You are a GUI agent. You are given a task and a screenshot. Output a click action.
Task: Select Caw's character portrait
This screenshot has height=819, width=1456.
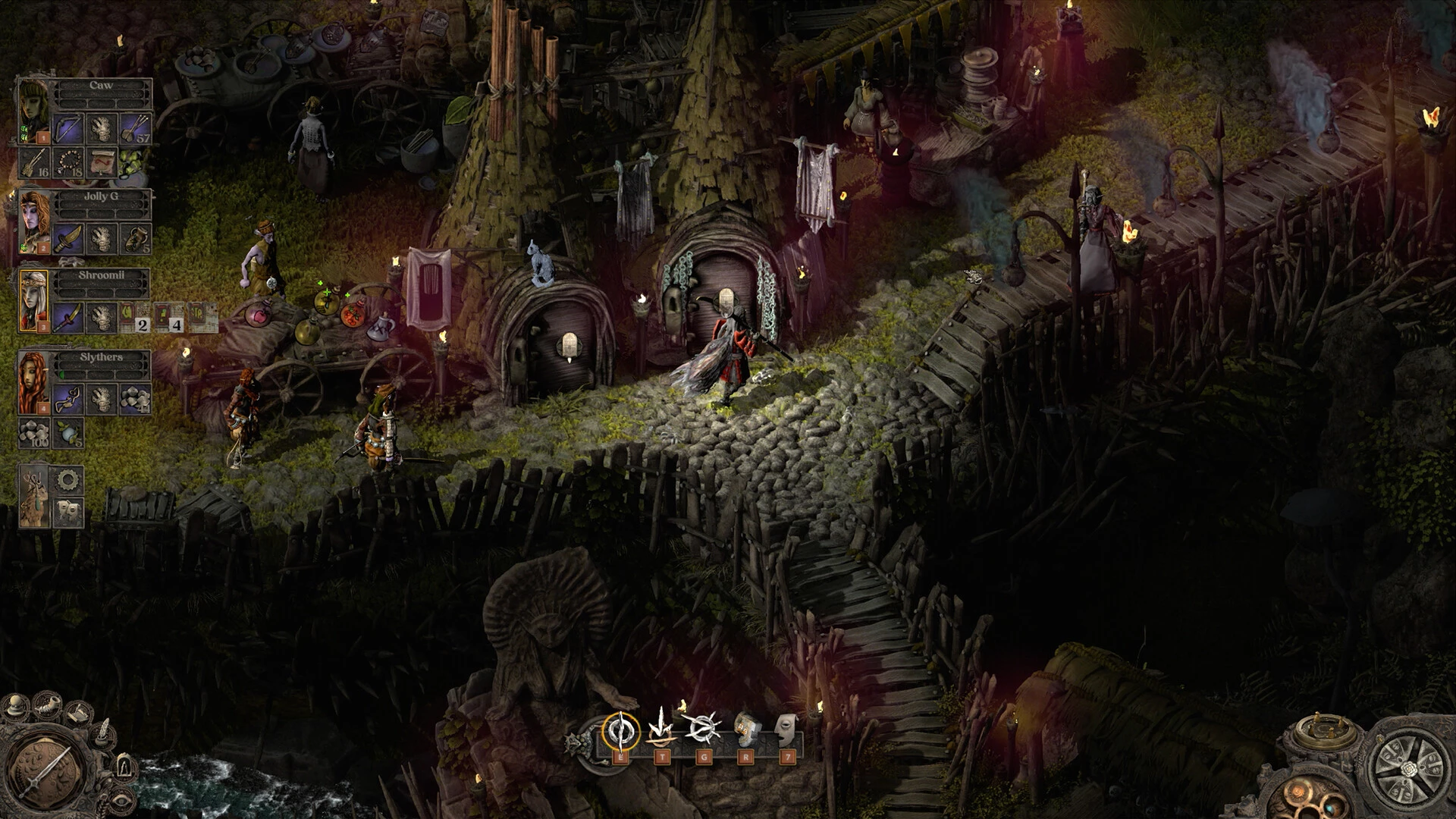(x=33, y=110)
